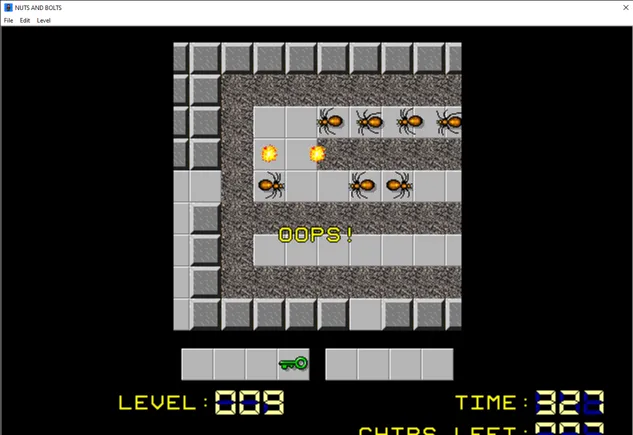Screen dimensions: 633x435
Task: Close the Nuts and Bolts window
Action: click(x=610, y=7)
